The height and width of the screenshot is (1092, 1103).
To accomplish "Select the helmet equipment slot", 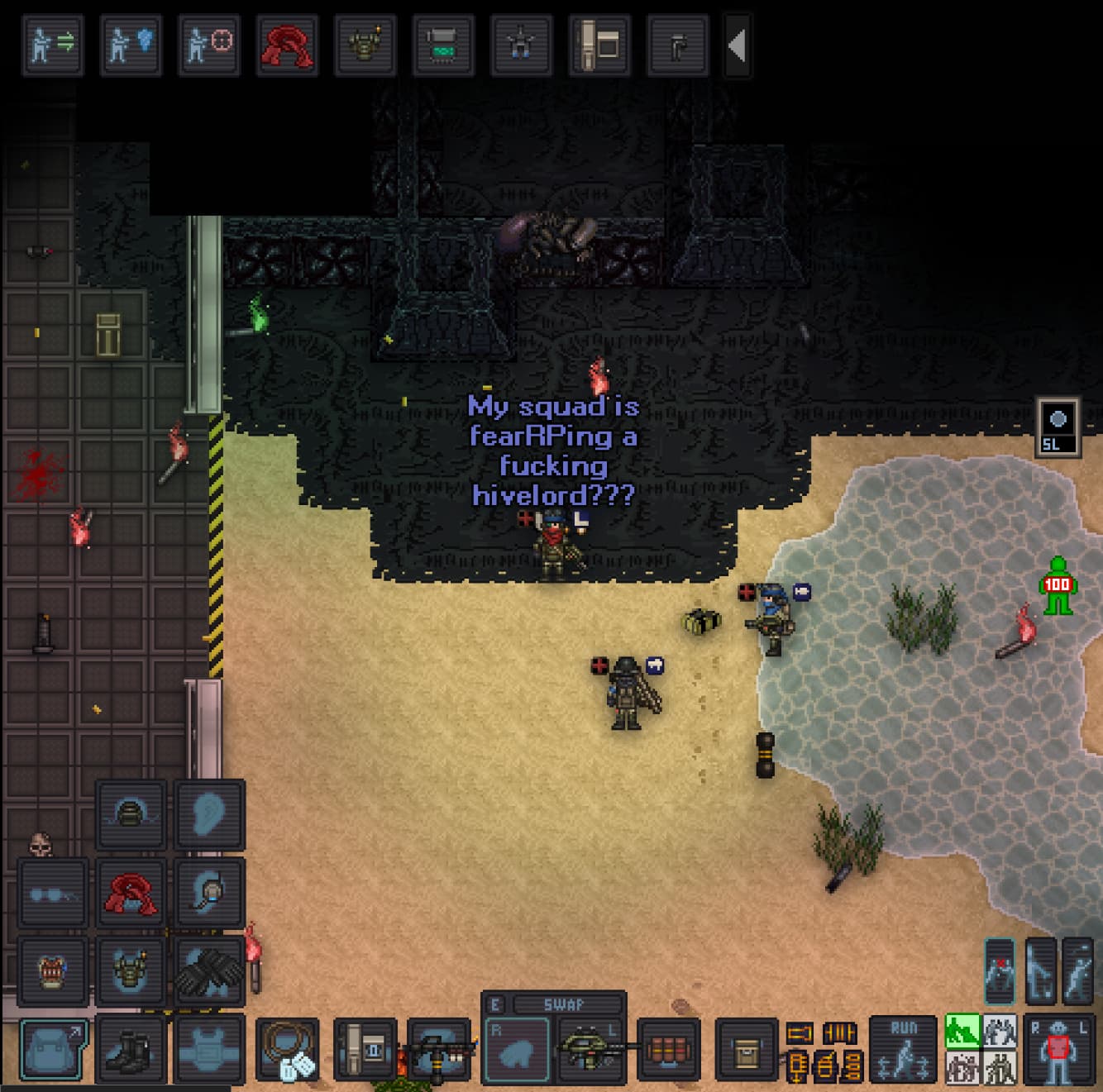I will click(x=131, y=815).
